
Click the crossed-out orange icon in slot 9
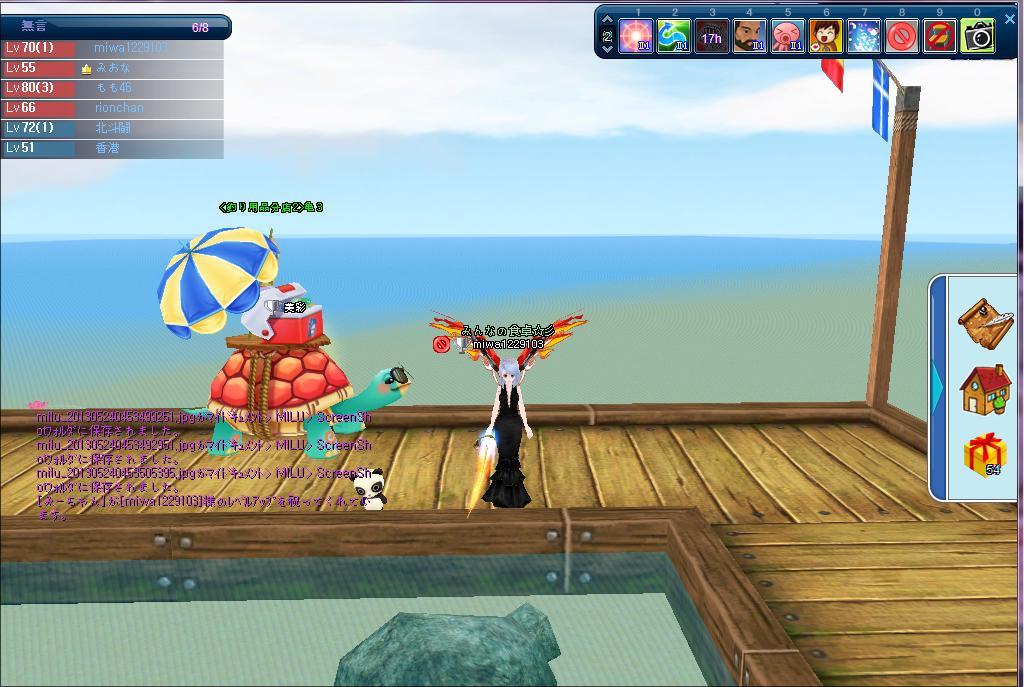tap(940, 37)
